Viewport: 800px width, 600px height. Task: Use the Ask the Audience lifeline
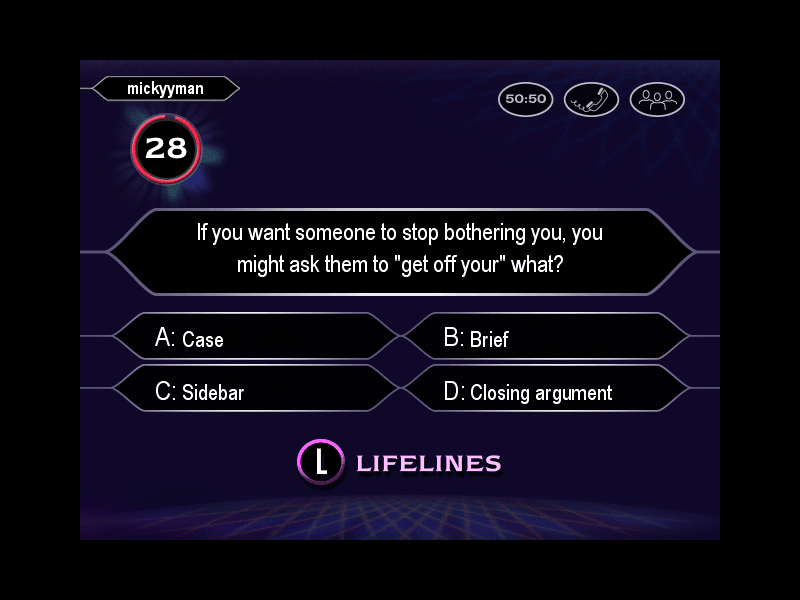657,99
